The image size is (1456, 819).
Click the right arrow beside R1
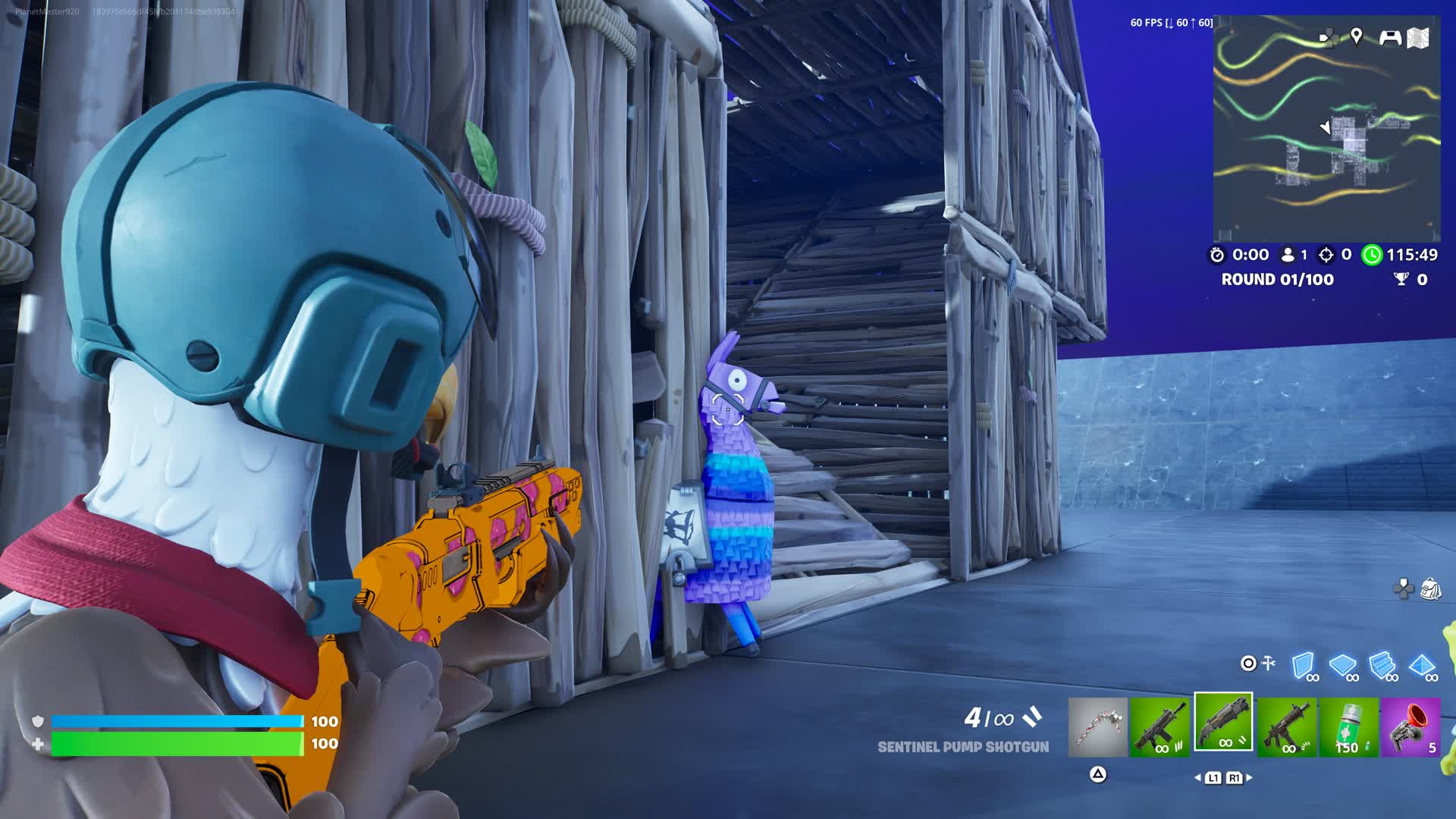pyautogui.click(x=1249, y=777)
